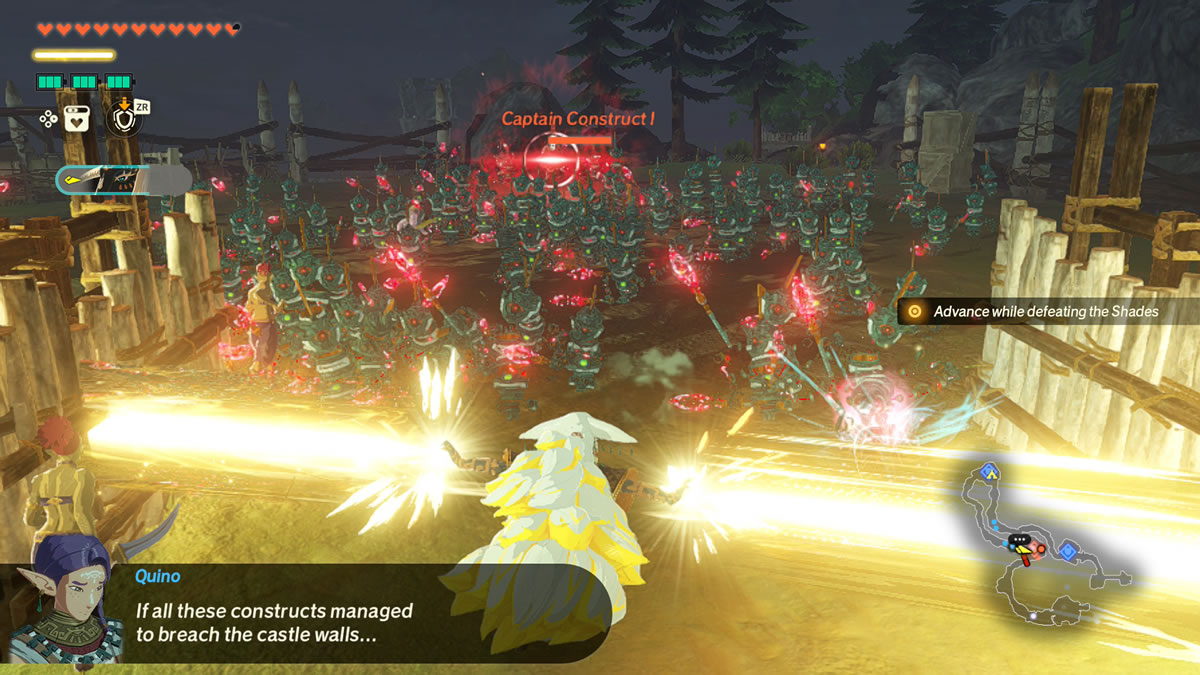This screenshot has height=675, width=1200.
Task: Select the blue diamond outpost at the minimap's top
Action: (x=990, y=470)
